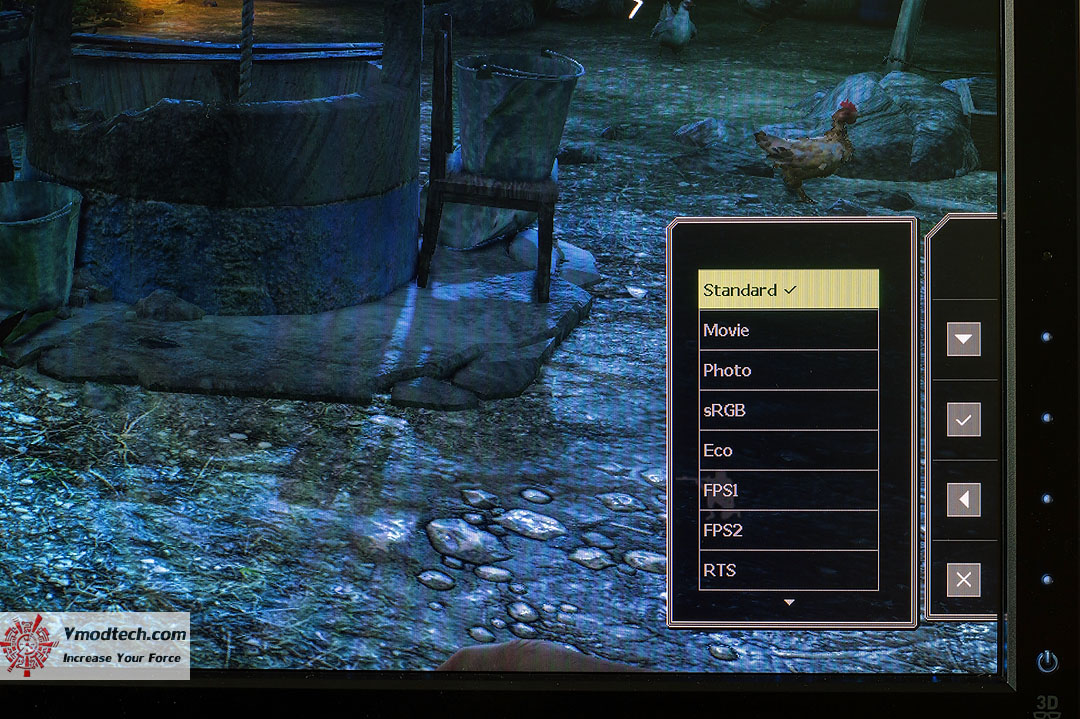The height and width of the screenshot is (719, 1080).
Task: Choose the Movie picture mode
Action: pyautogui.click(x=788, y=330)
